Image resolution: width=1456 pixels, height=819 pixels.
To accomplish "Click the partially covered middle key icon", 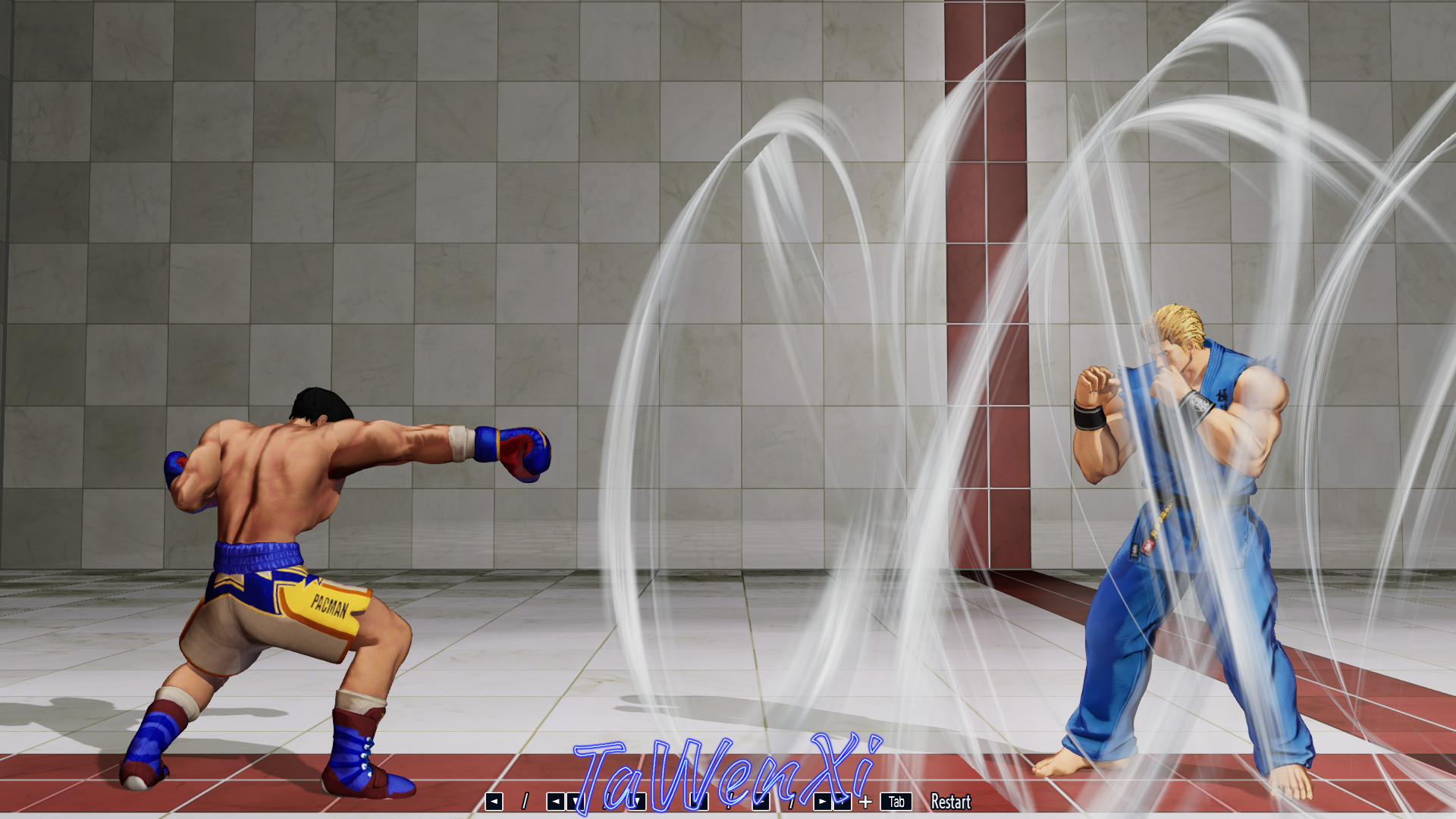I will point(700,802).
